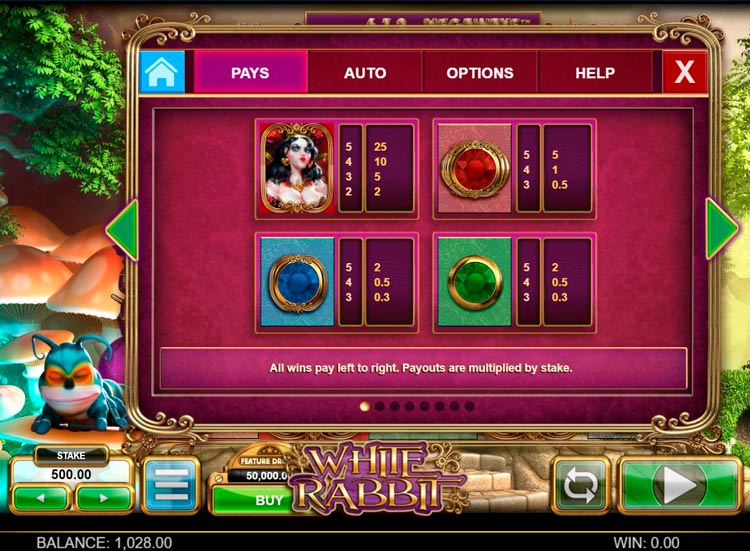The image size is (750, 551).
Task: Increase the stake amount
Action: pos(104,496)
